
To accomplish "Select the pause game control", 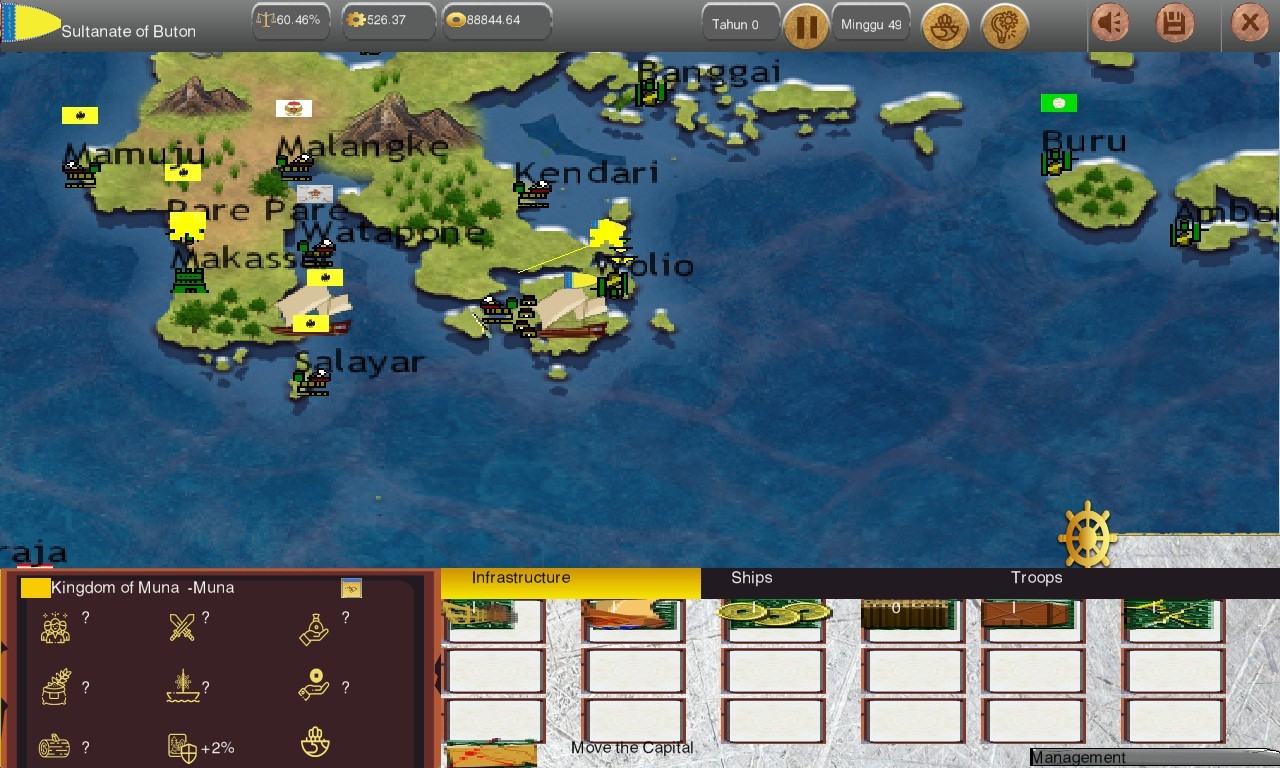I will (x=807, y=27).
